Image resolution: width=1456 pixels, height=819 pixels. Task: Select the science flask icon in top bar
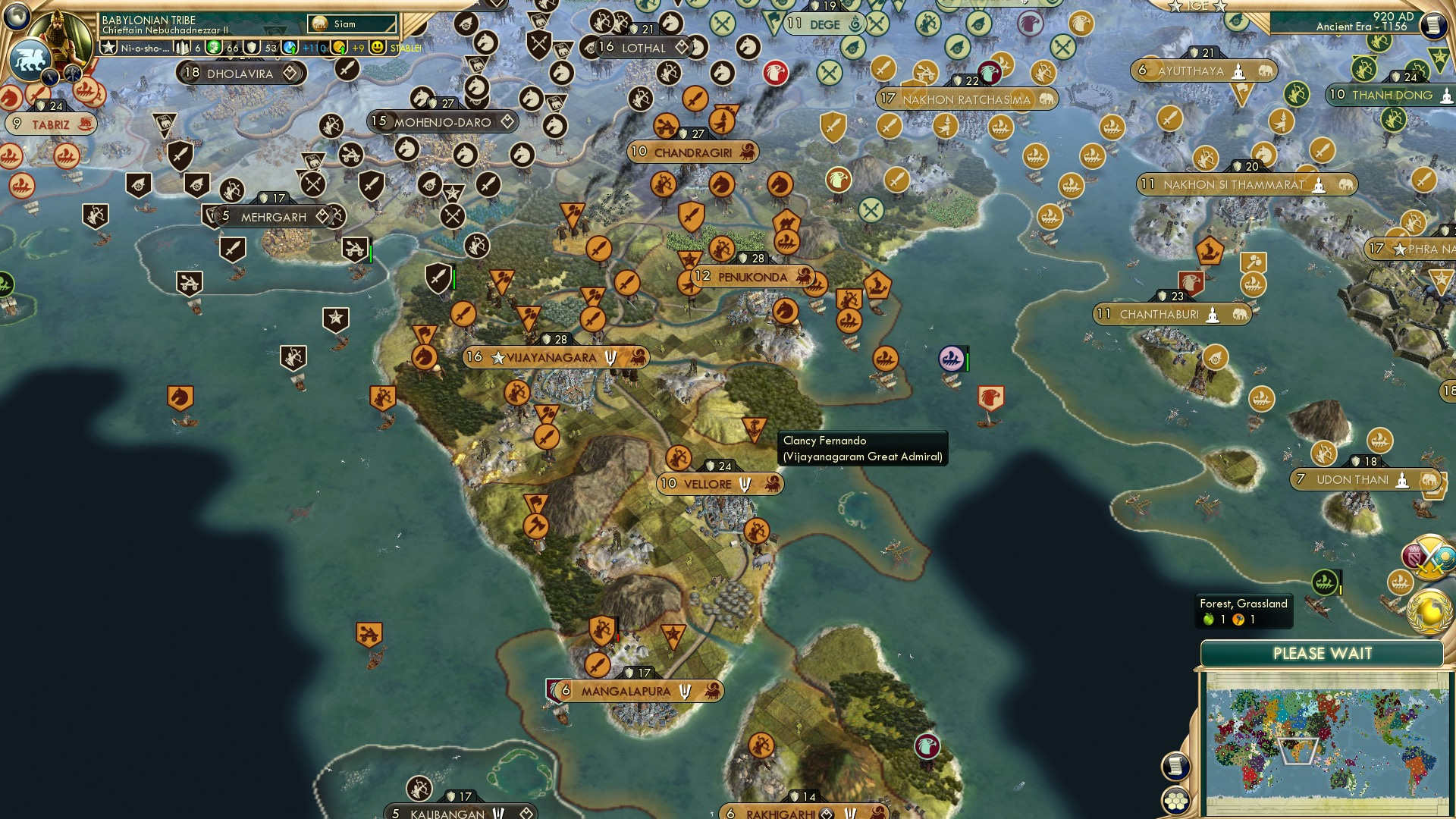[288, 47]
